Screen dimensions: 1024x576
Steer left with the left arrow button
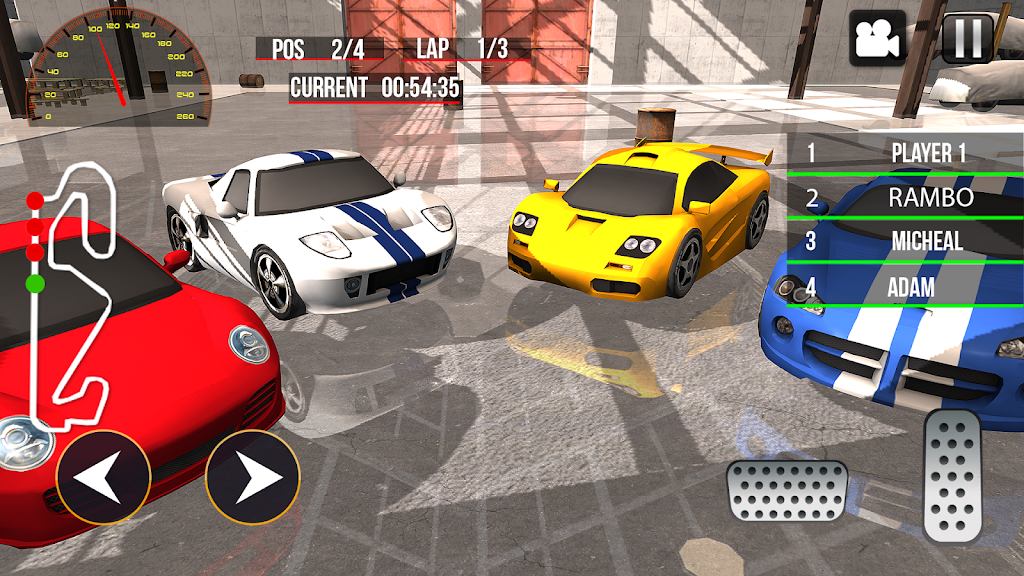click(104, 477)
